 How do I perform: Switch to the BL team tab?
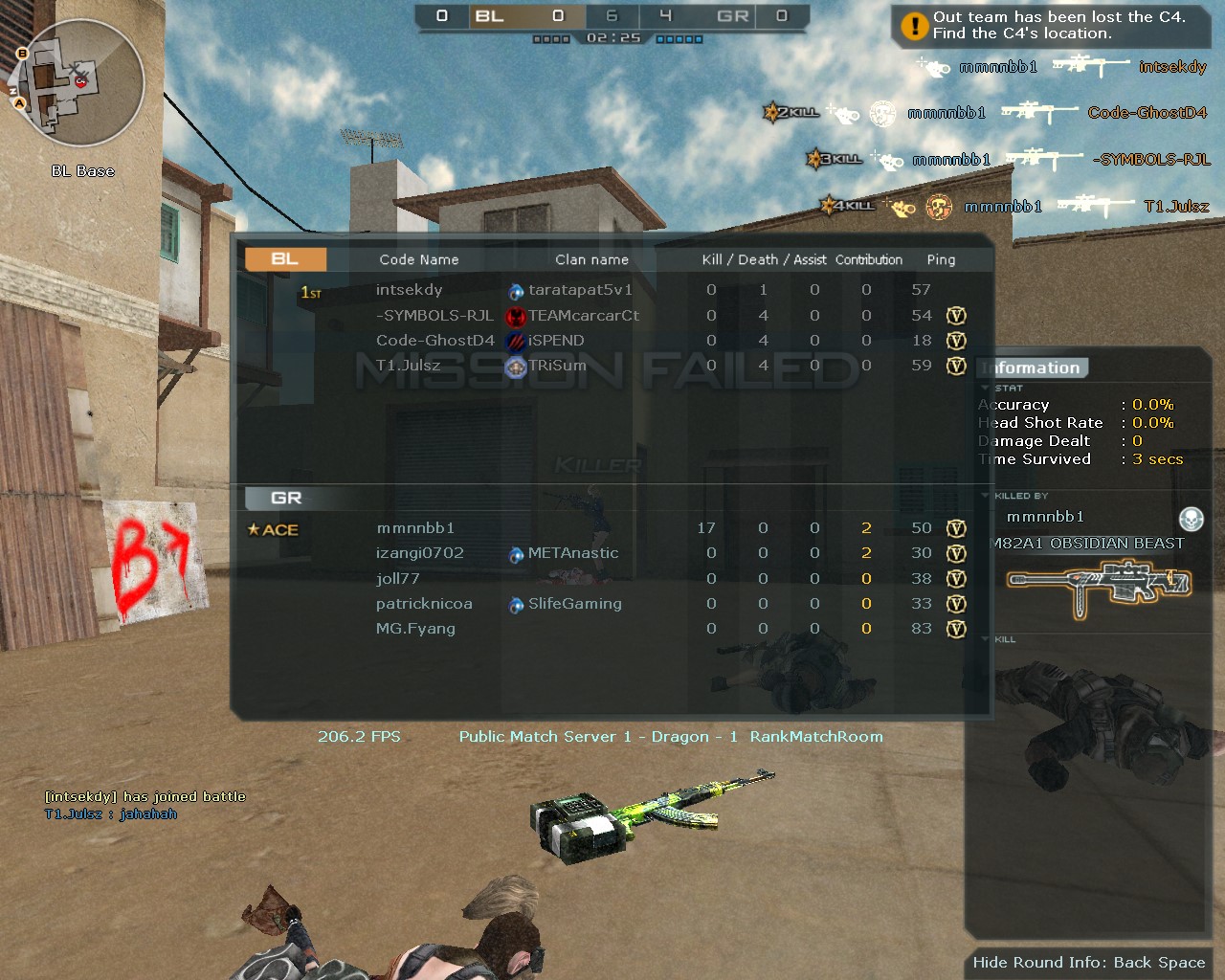coord(284,259)
